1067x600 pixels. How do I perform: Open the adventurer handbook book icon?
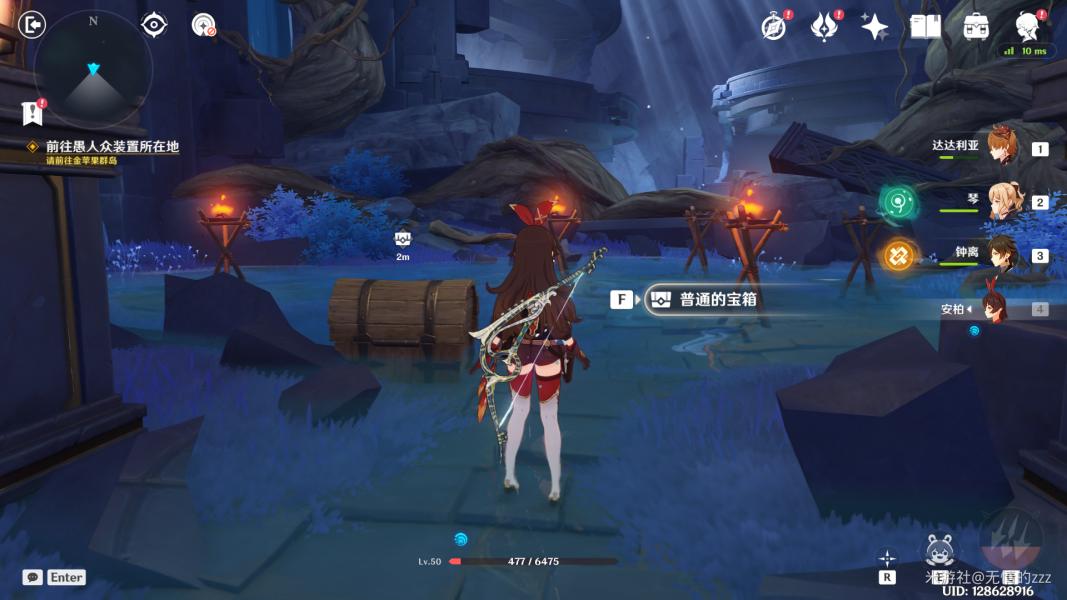[925, 27]
